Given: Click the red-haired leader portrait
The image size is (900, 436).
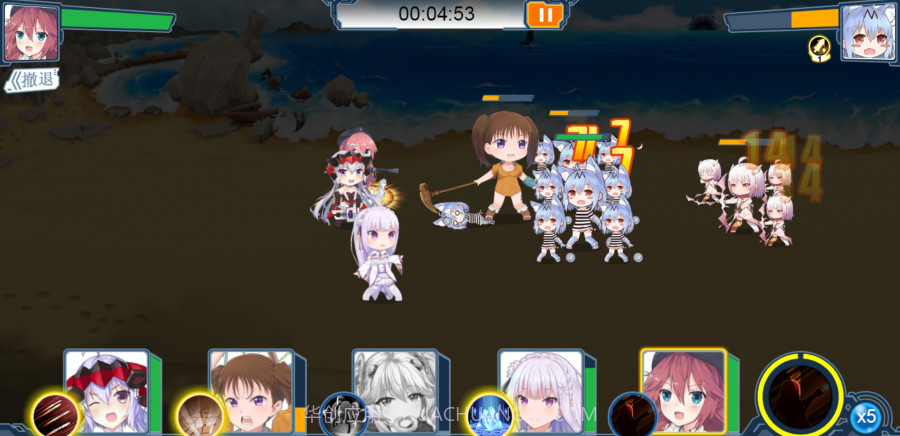Looking at the screenshot, I should [30, 31].
